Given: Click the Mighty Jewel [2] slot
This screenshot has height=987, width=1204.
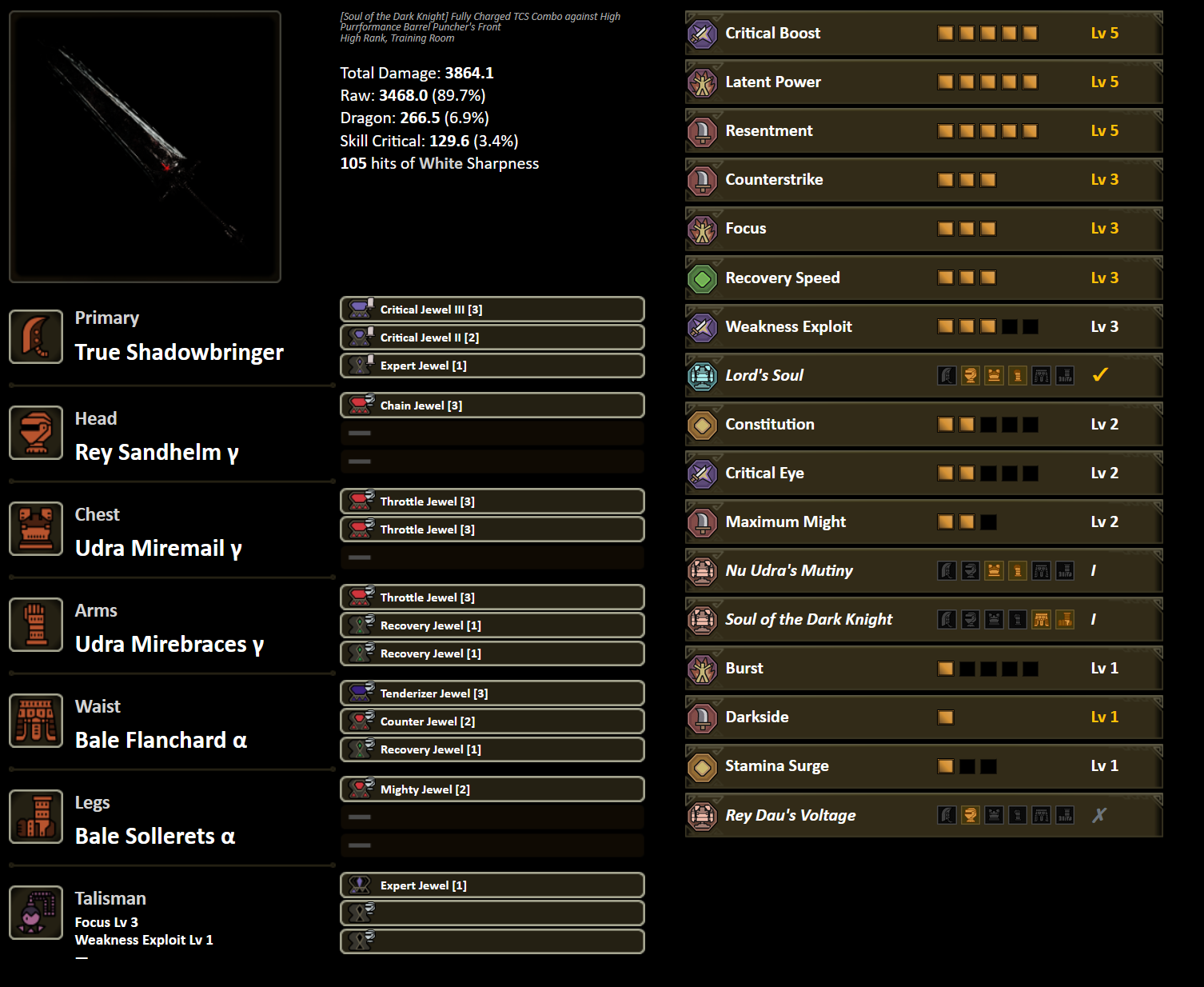Looking at the screenshot, I should pyautogui.click(x=492, y=789).
